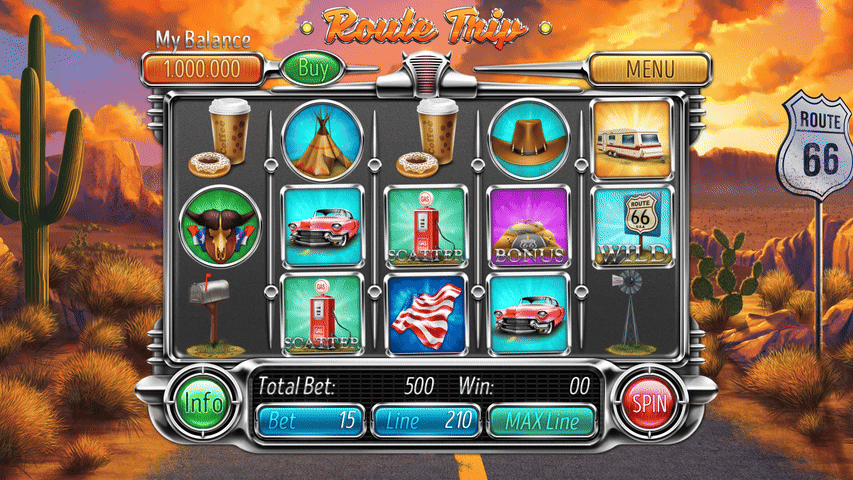The width and height of the screenshot is (853, 480).
Task: Activate the MAX Line button
Action: coord(541,421)
